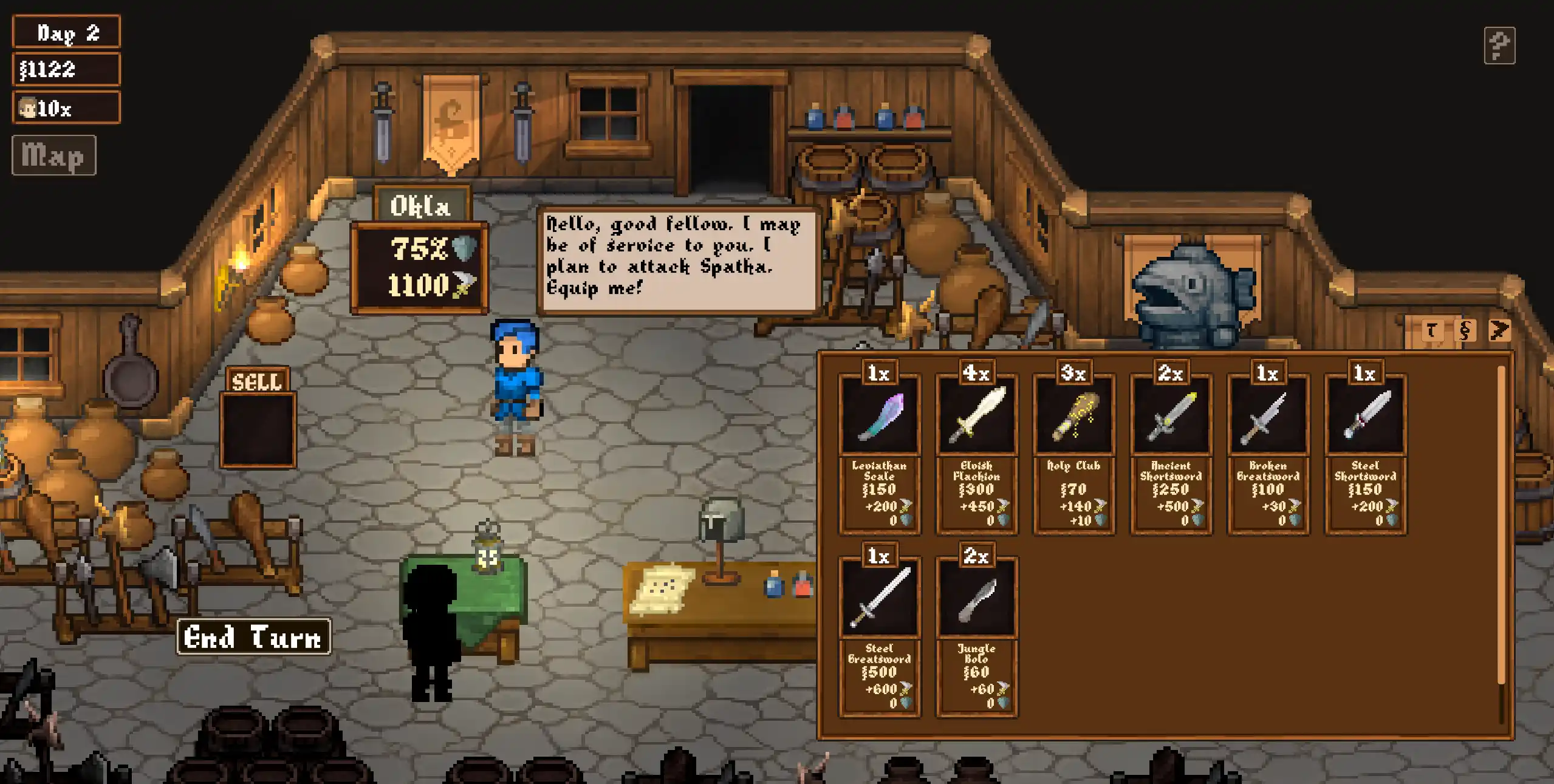Screen dimensions: 1554x784
Task: Open the Map screen
Action: pos(53,155)
